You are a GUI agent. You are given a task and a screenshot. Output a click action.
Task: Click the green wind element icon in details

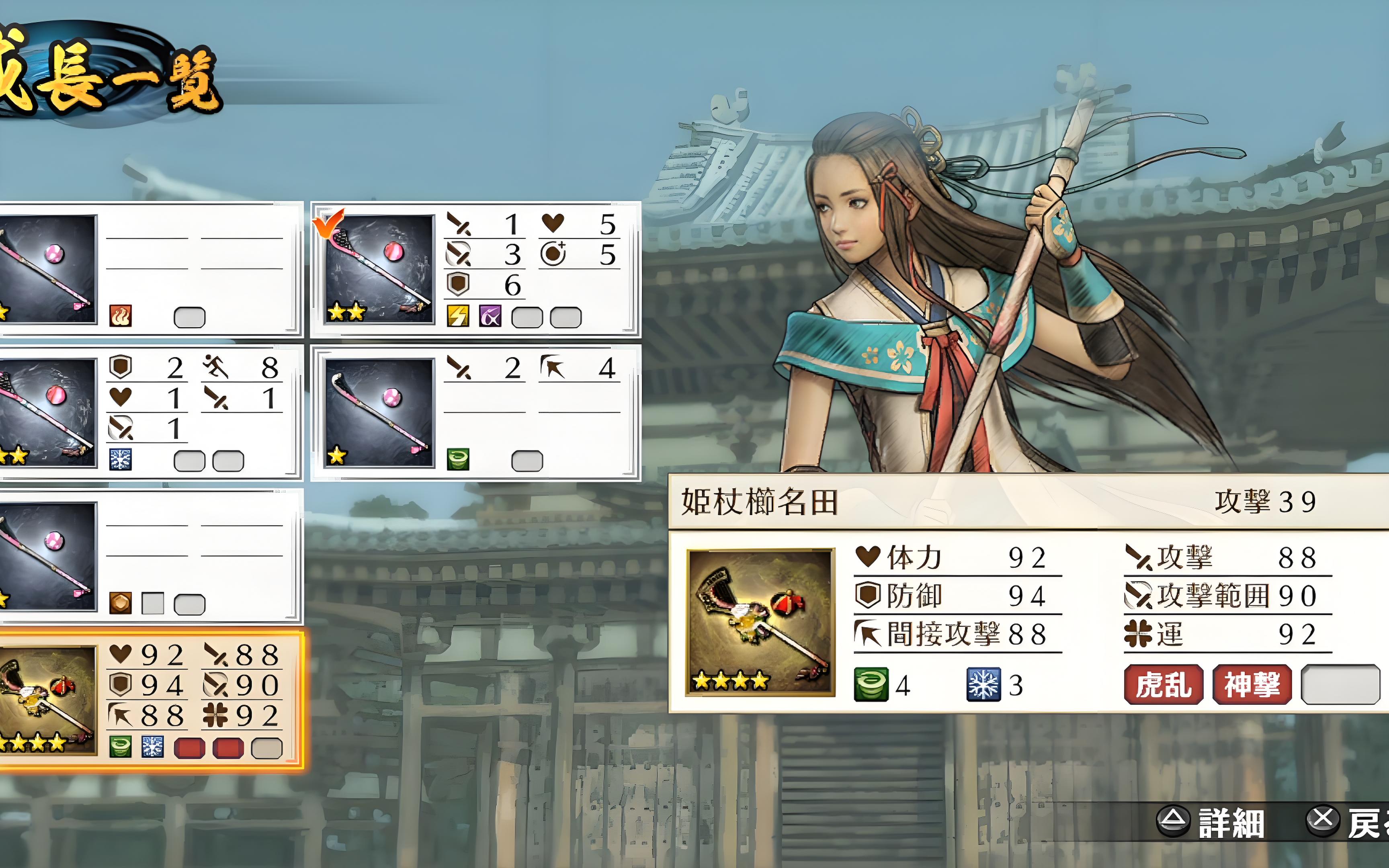(x=871, y=684)
